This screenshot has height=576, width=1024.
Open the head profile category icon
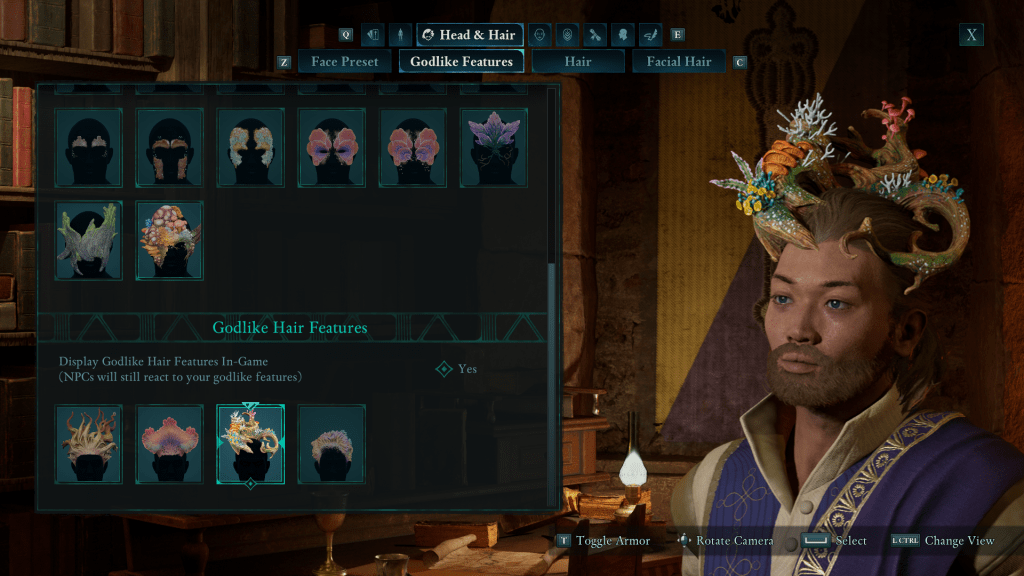click(622, 35)
